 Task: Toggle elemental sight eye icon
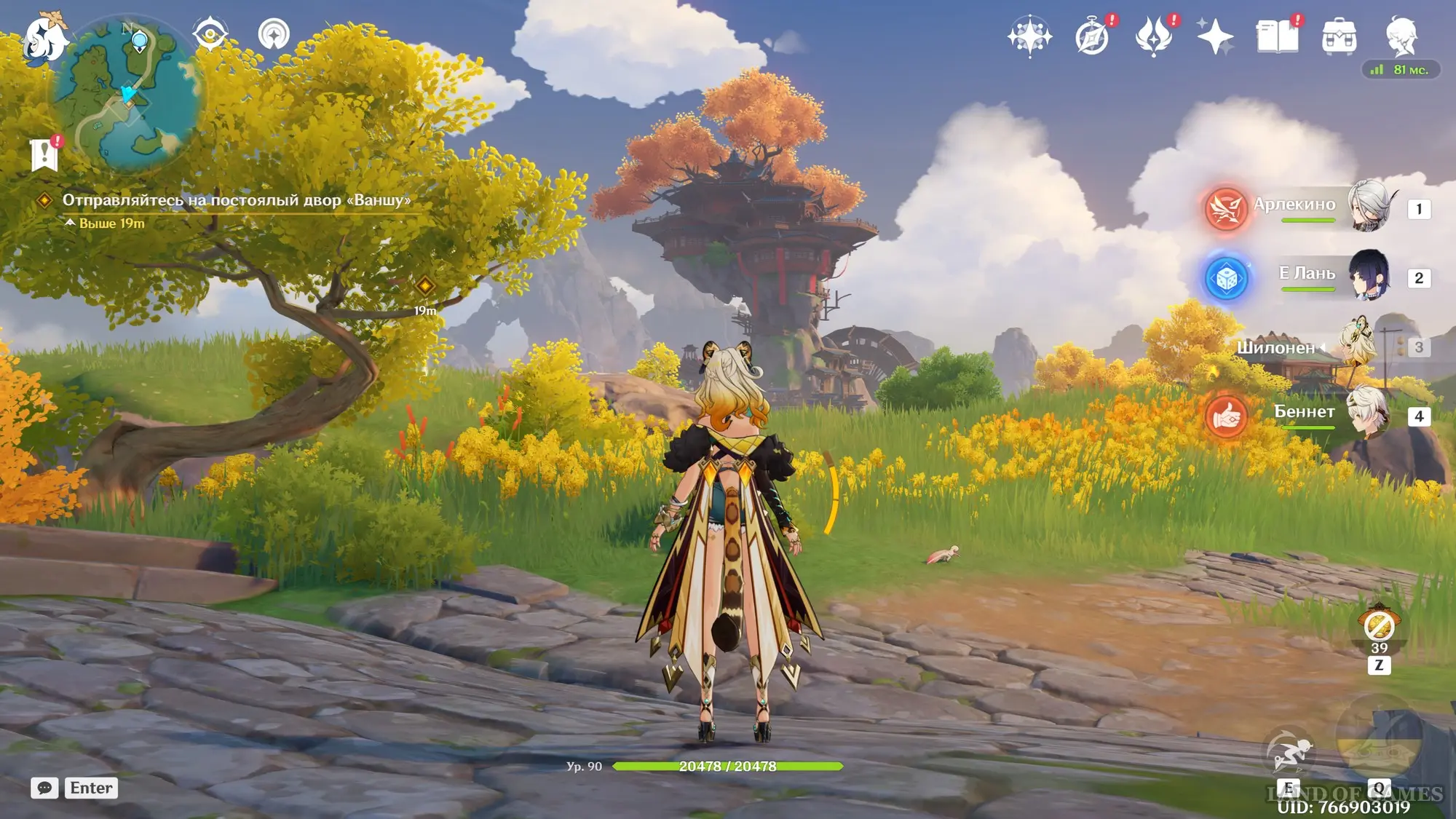210,34
